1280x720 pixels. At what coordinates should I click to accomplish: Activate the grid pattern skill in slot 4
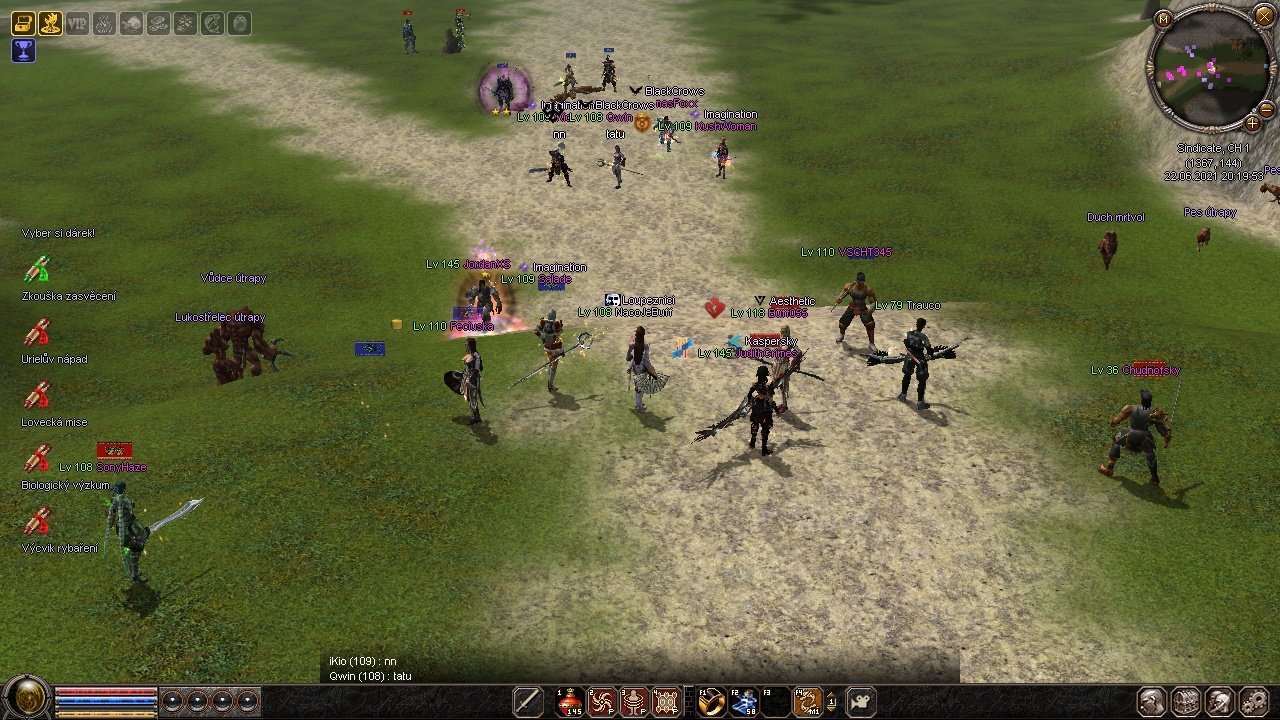[x=666, y=702]
